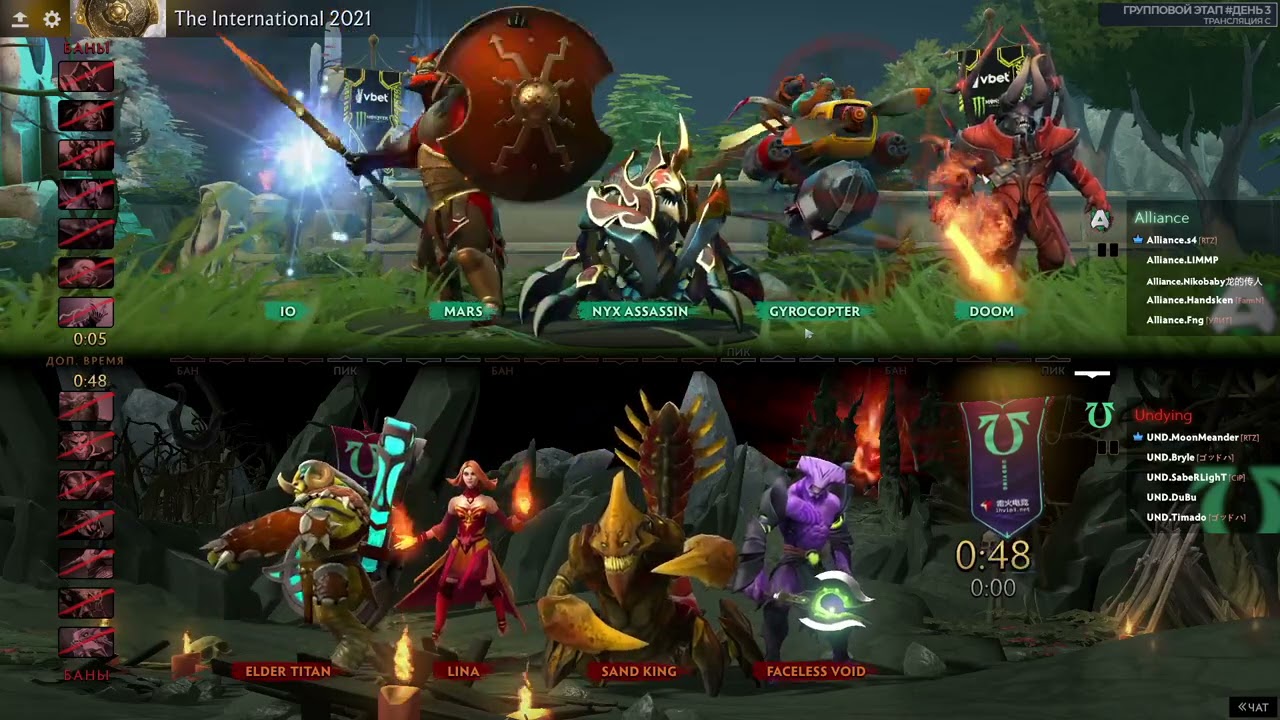
Task: Open the settings gear icon
Action: pyautogui.click(x=52, y=19)
